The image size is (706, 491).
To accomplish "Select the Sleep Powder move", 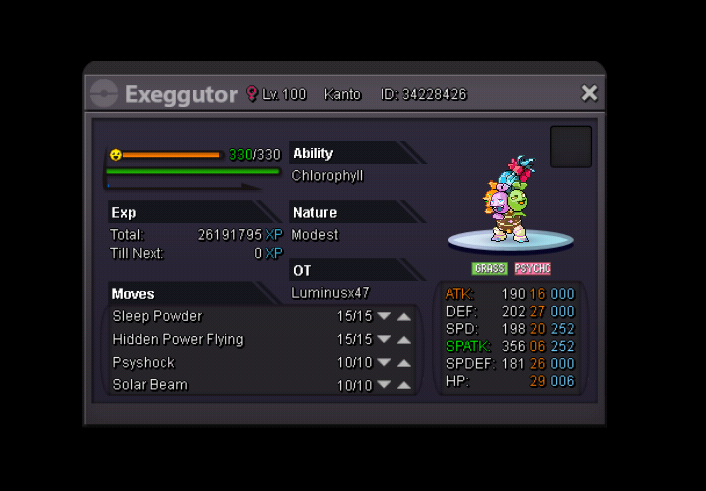I will 157,316.
